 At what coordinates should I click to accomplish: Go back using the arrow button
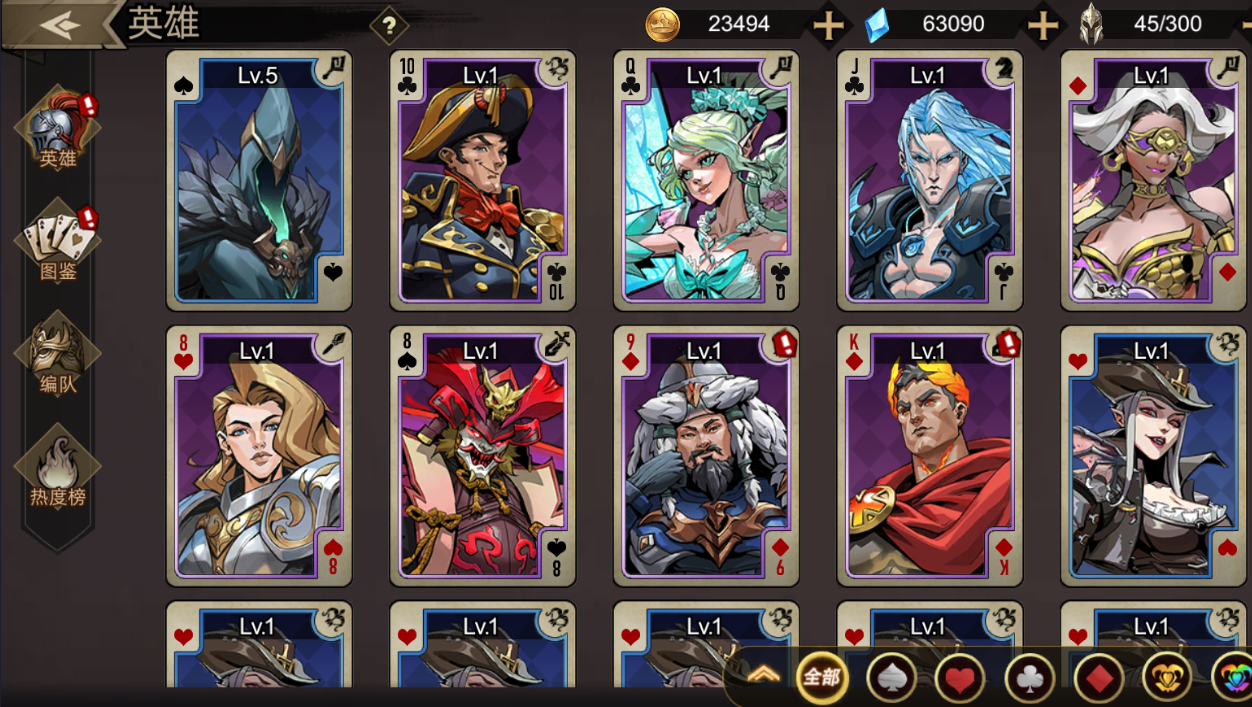[x=59, y=24]
